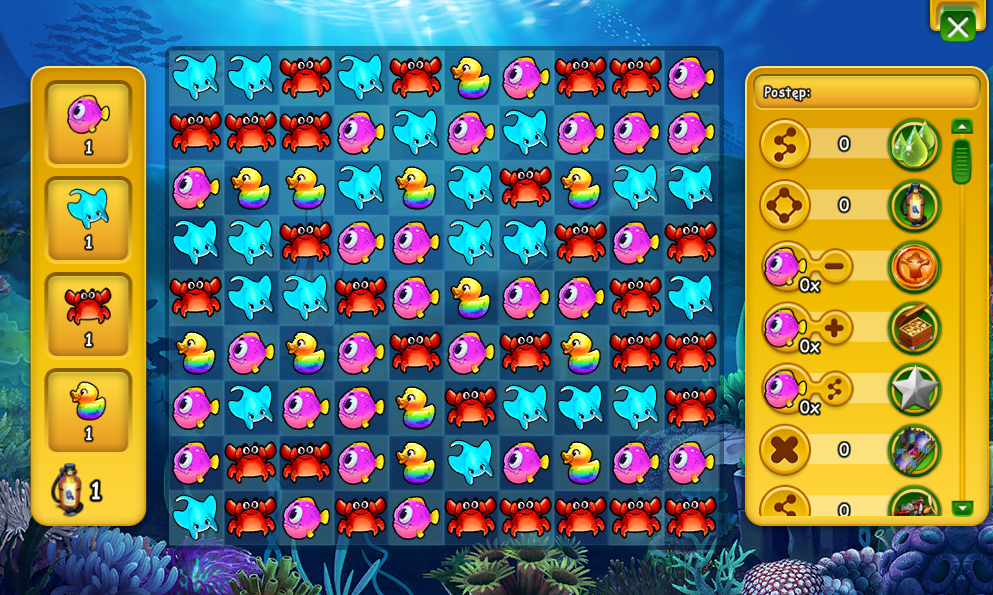The image size is (993, 595).
Task: Click the brown X progress icon
Action: [x=785, y=450]
